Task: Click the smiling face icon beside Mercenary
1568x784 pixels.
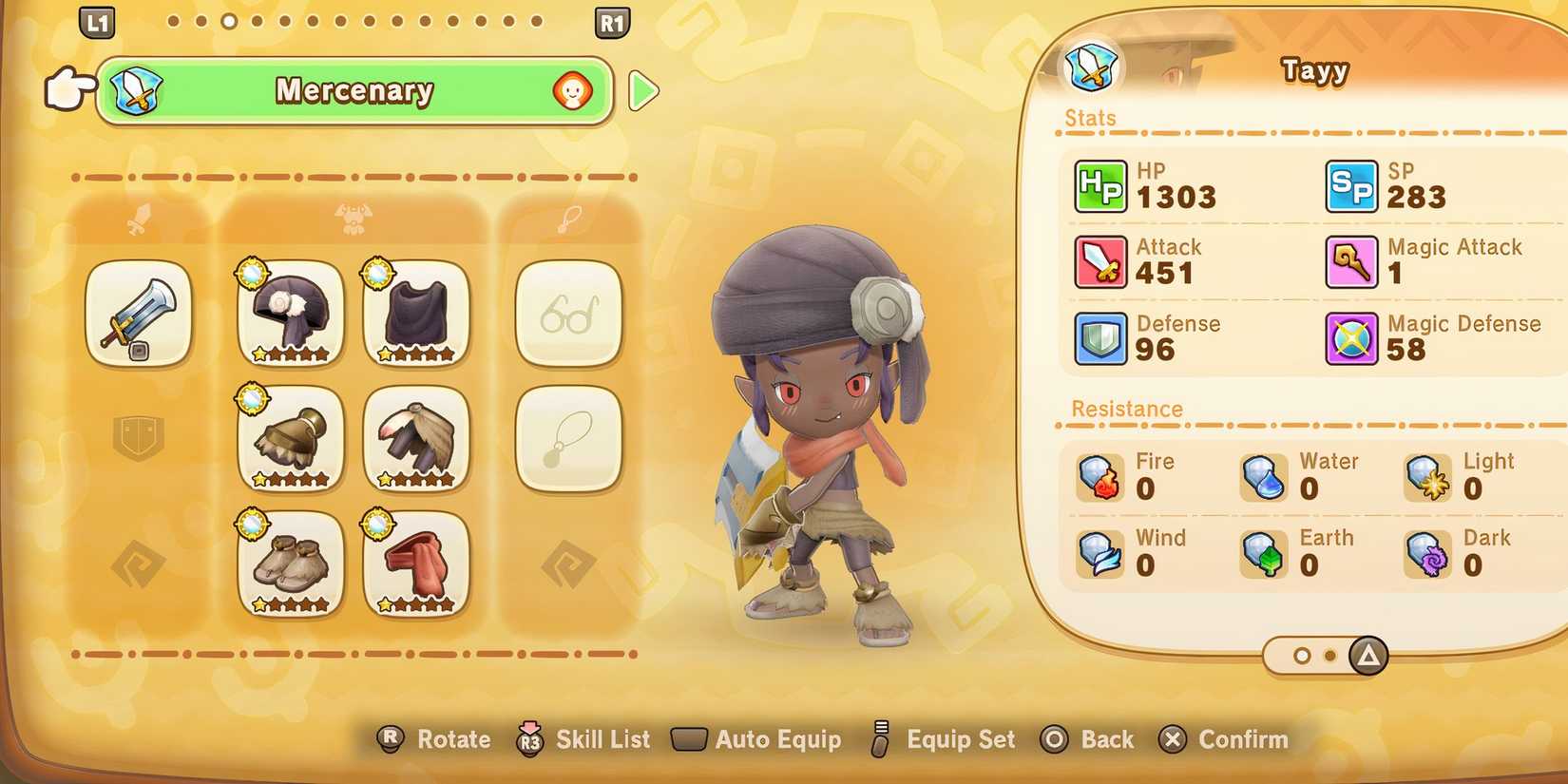Action: (x=571, y=92)
